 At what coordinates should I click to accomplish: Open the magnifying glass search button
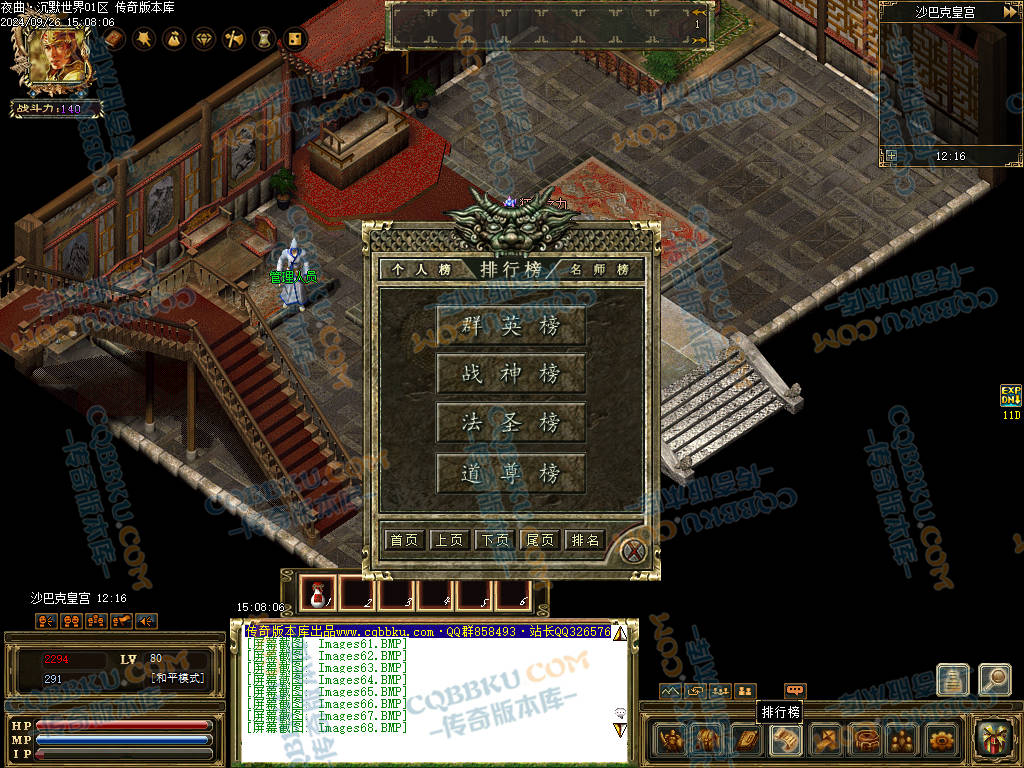pyautogui.click(x=994, y=679)
